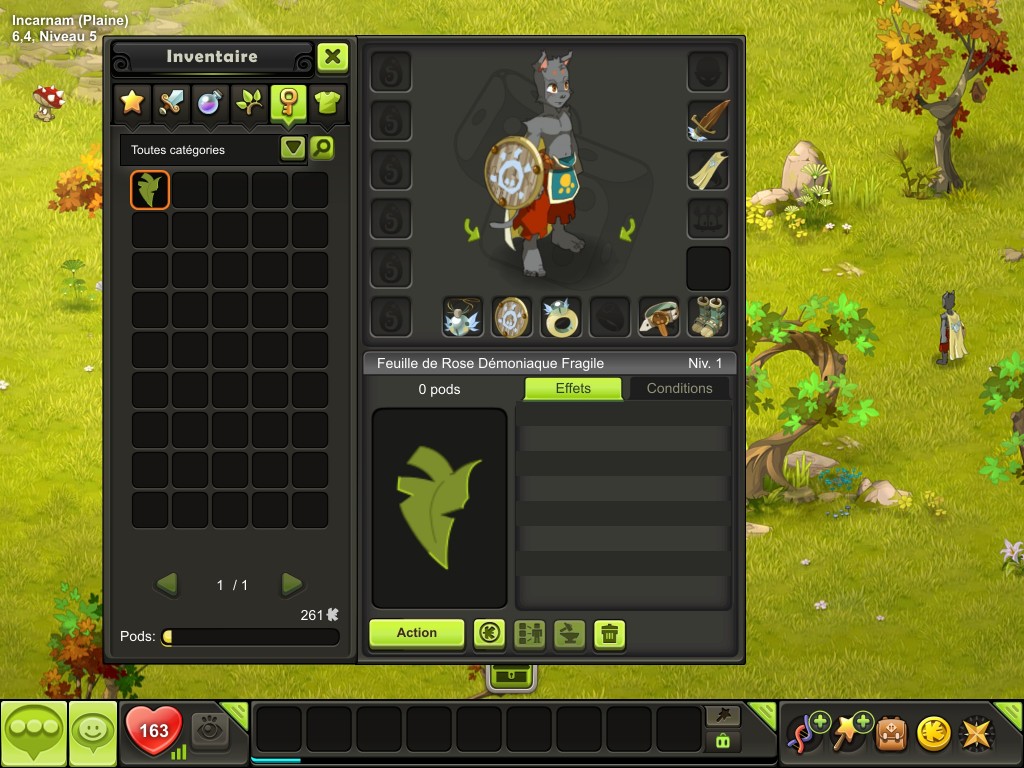Open the Toutes catégories dropdown
This screenshot has height=768, width=1024.
coord(292,149)
